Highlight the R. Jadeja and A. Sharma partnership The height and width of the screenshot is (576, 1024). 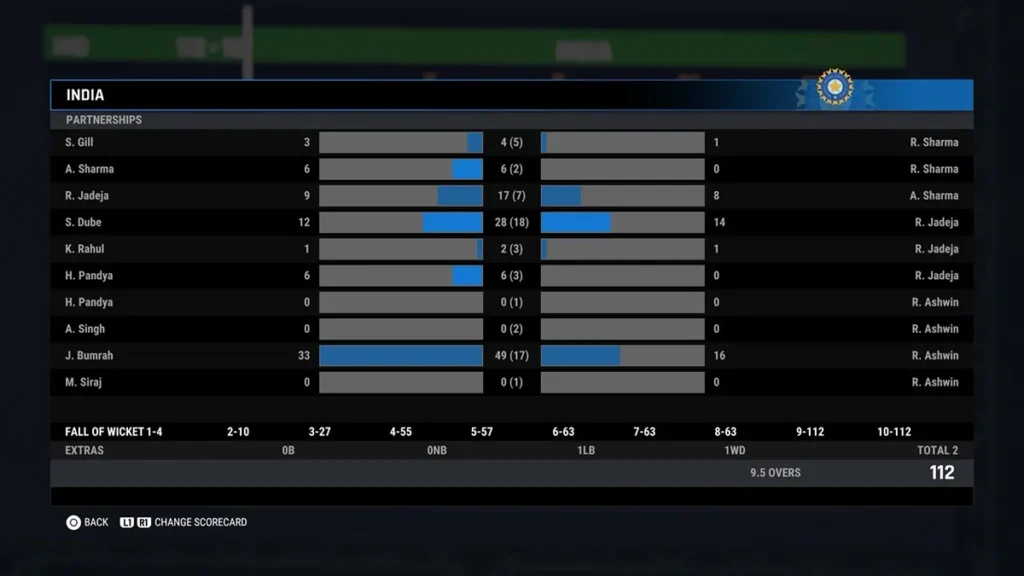(x=511, y=196)
